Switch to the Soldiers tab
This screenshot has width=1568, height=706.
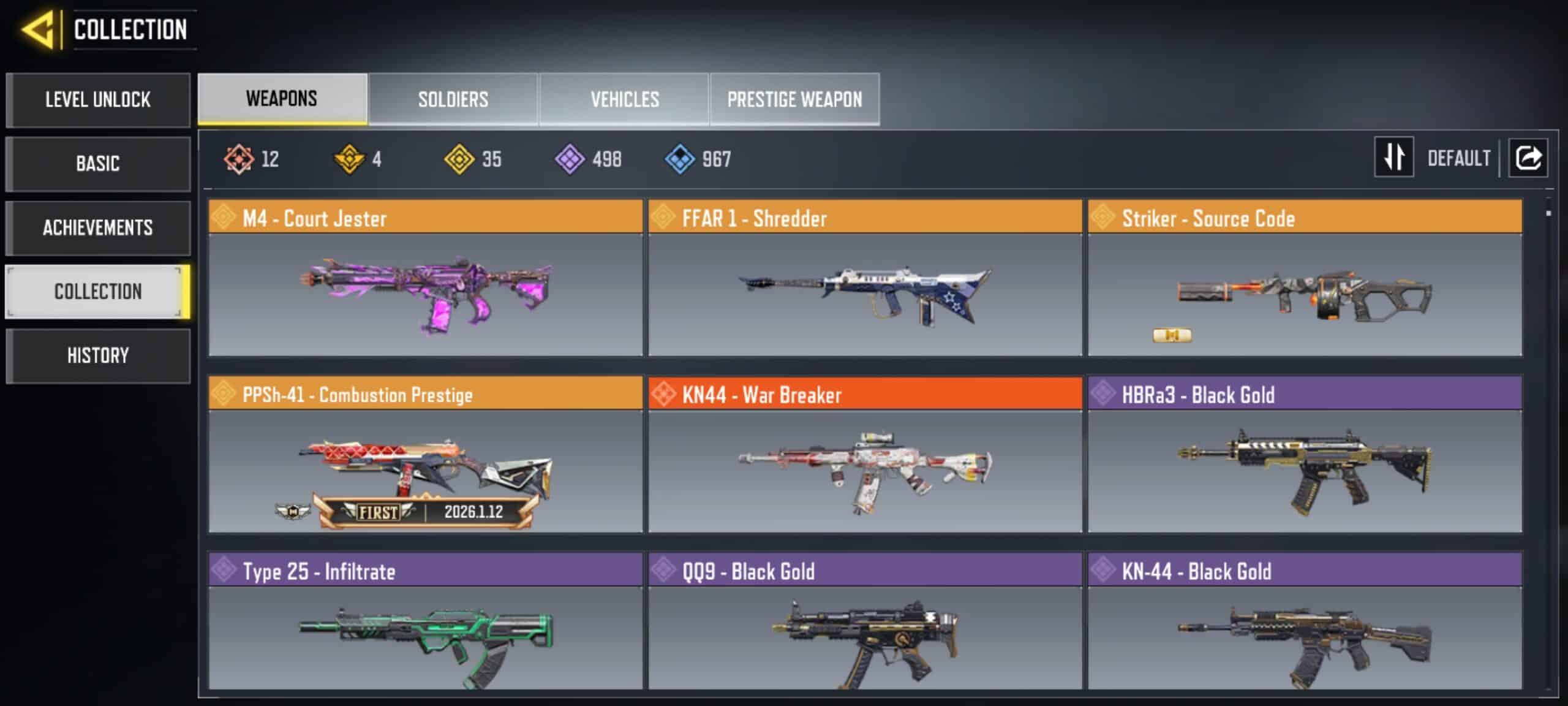click(453, 99)
